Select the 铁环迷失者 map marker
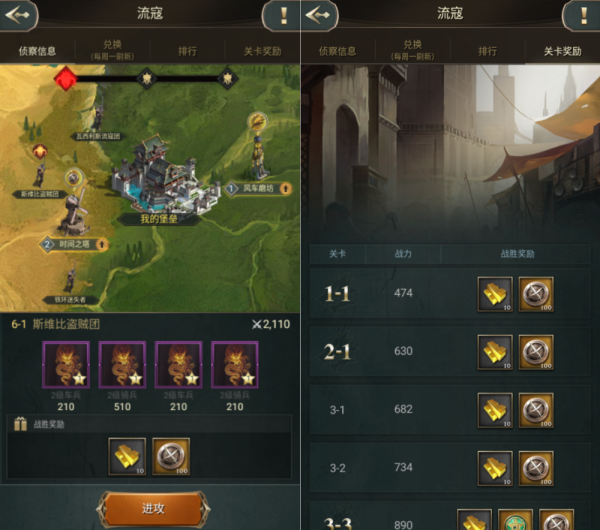Viewport: 600px width, 530px height. coord(69,299)
